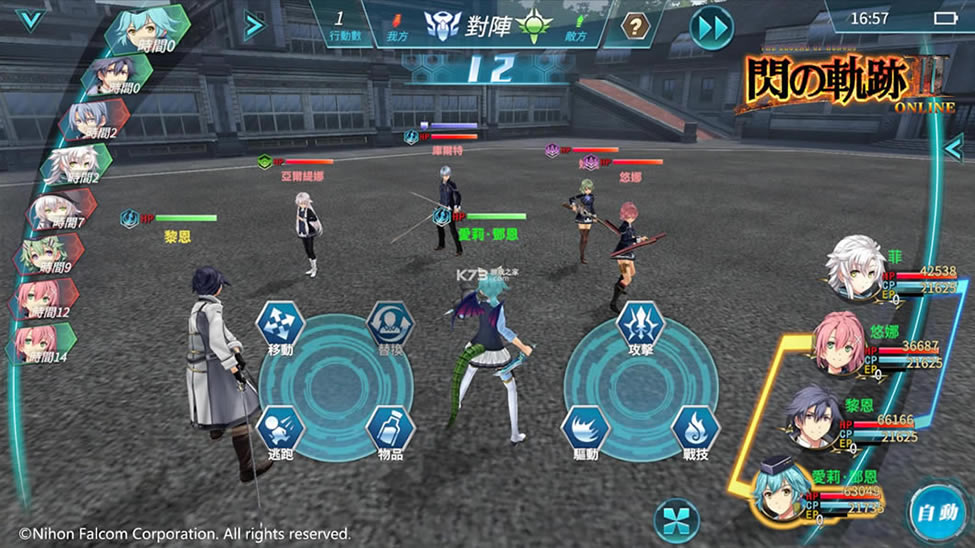Select the 攻擊 attack command

pos(641,323)
